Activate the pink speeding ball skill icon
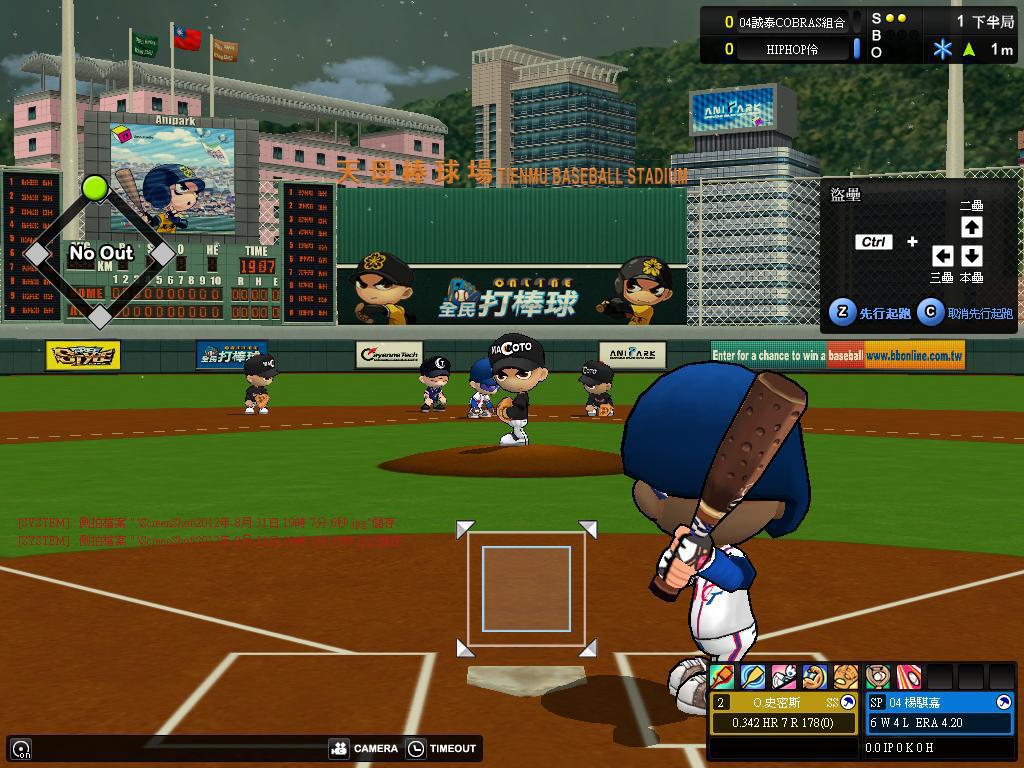Viewport: 1024px width, 768px height. pos(908,677)
